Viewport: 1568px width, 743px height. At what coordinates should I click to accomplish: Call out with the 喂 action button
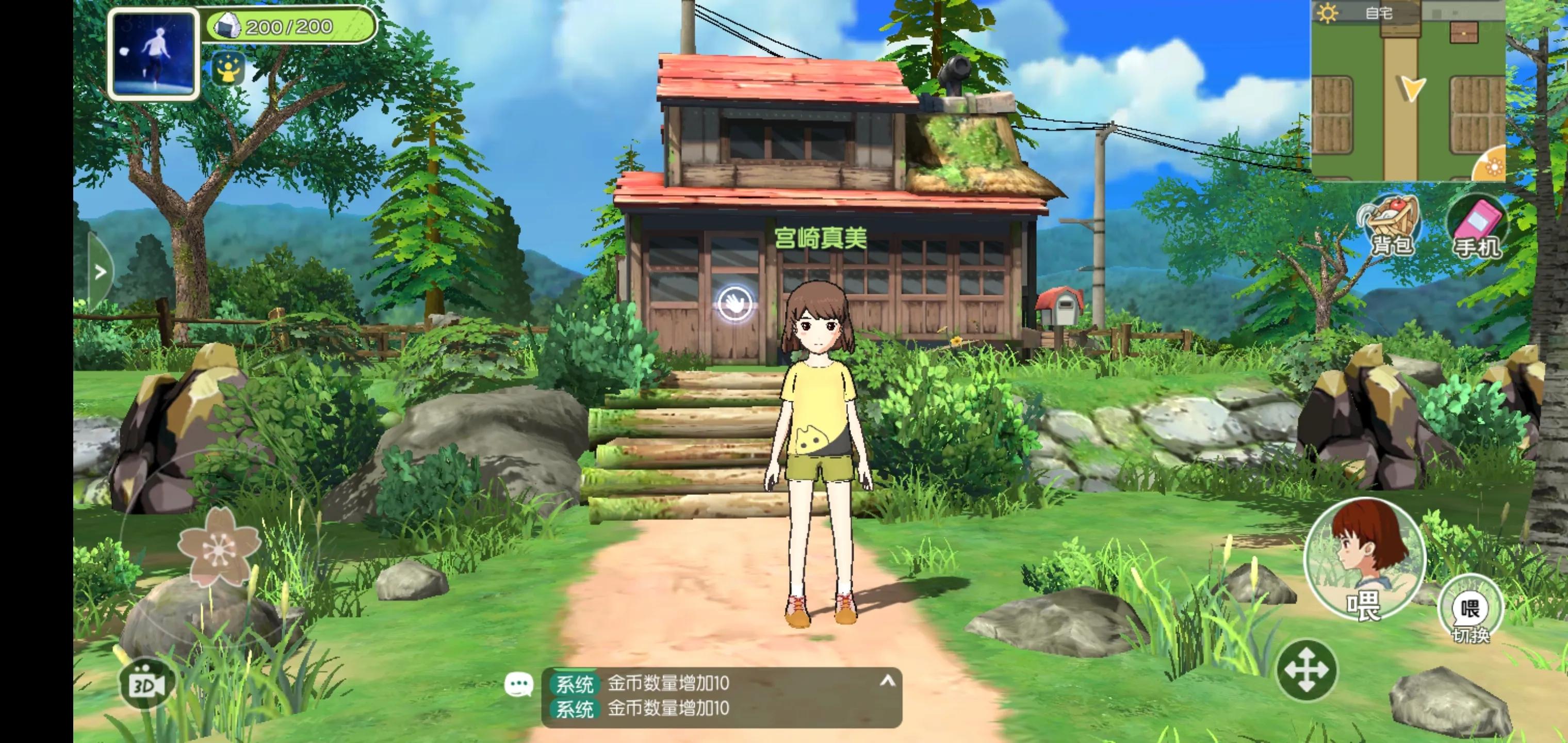point(1364,558)
